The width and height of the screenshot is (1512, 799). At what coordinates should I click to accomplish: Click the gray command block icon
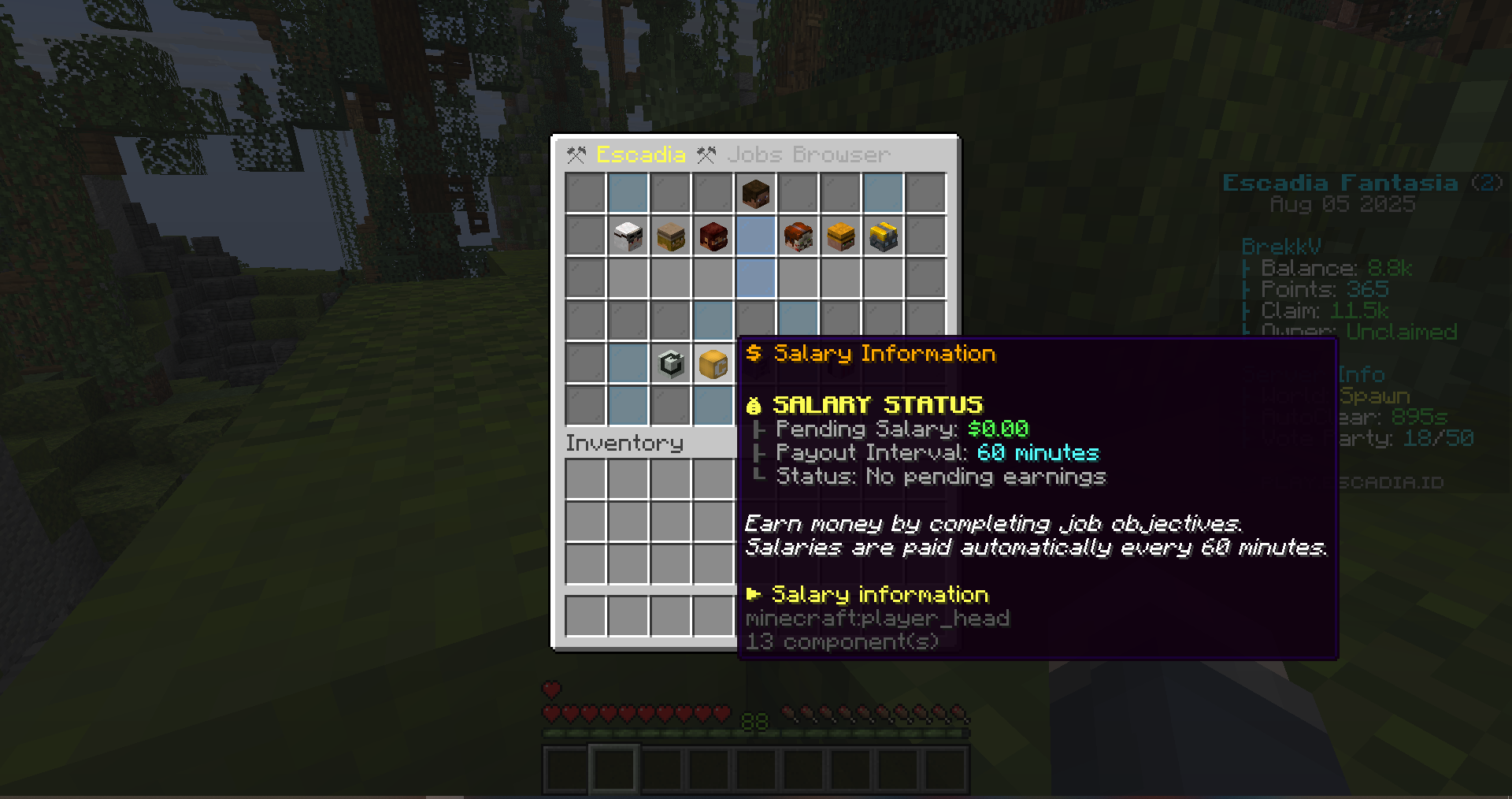click(x=671, y=364)
